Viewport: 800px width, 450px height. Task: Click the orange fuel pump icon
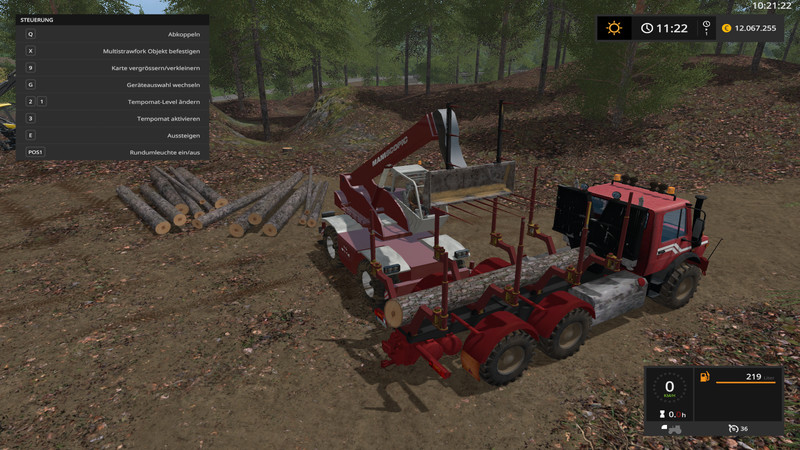pyautogui.click(x=706, y=378)
